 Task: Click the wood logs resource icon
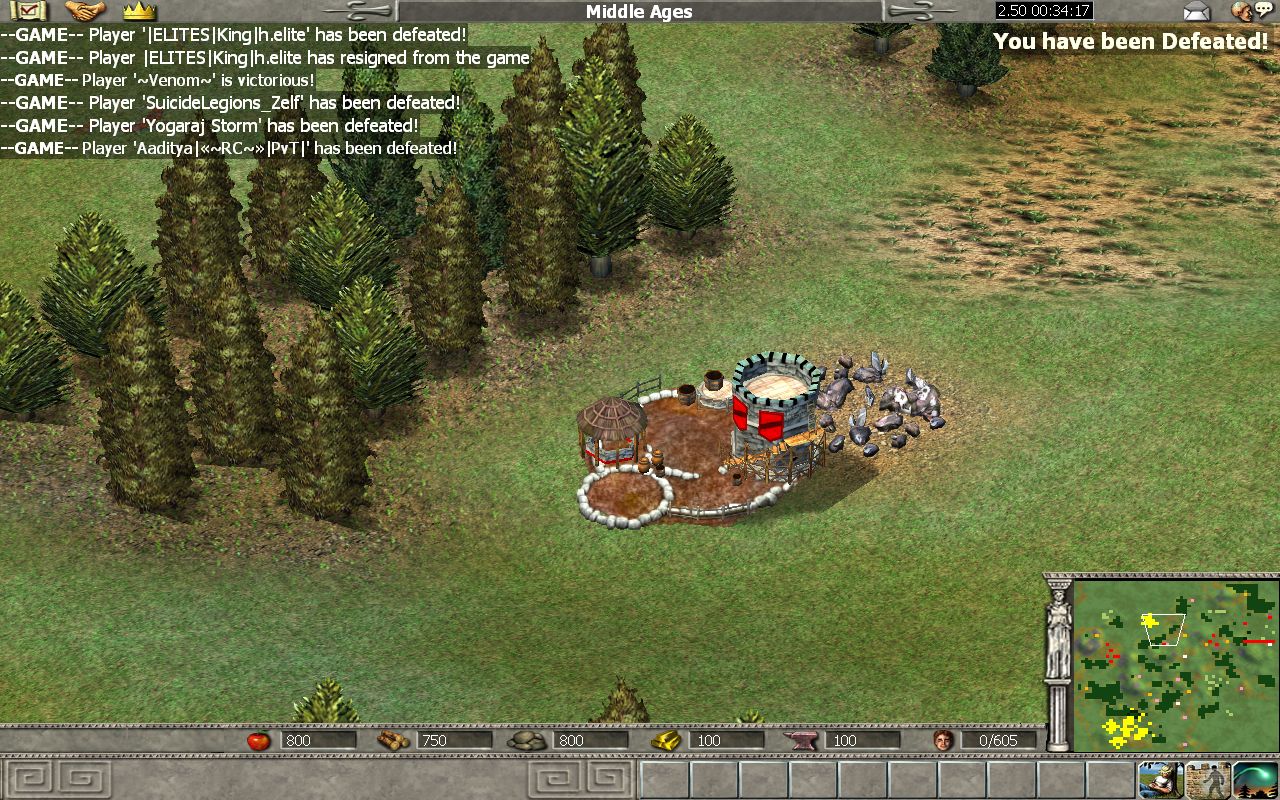click(x=392, y=741)
